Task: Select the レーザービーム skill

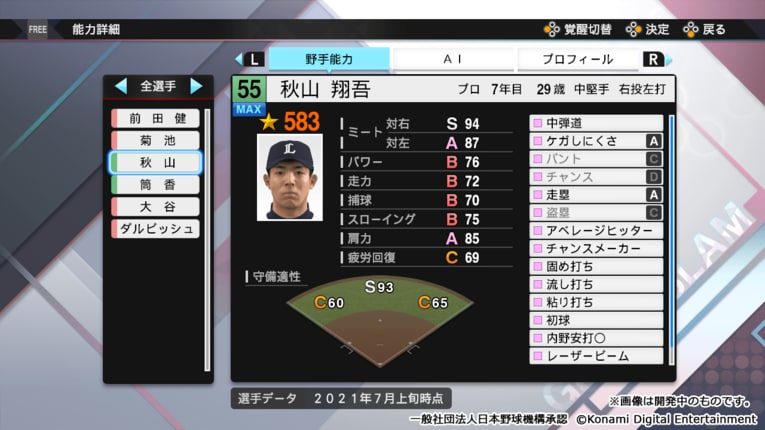Action: [x=596, y=355]
